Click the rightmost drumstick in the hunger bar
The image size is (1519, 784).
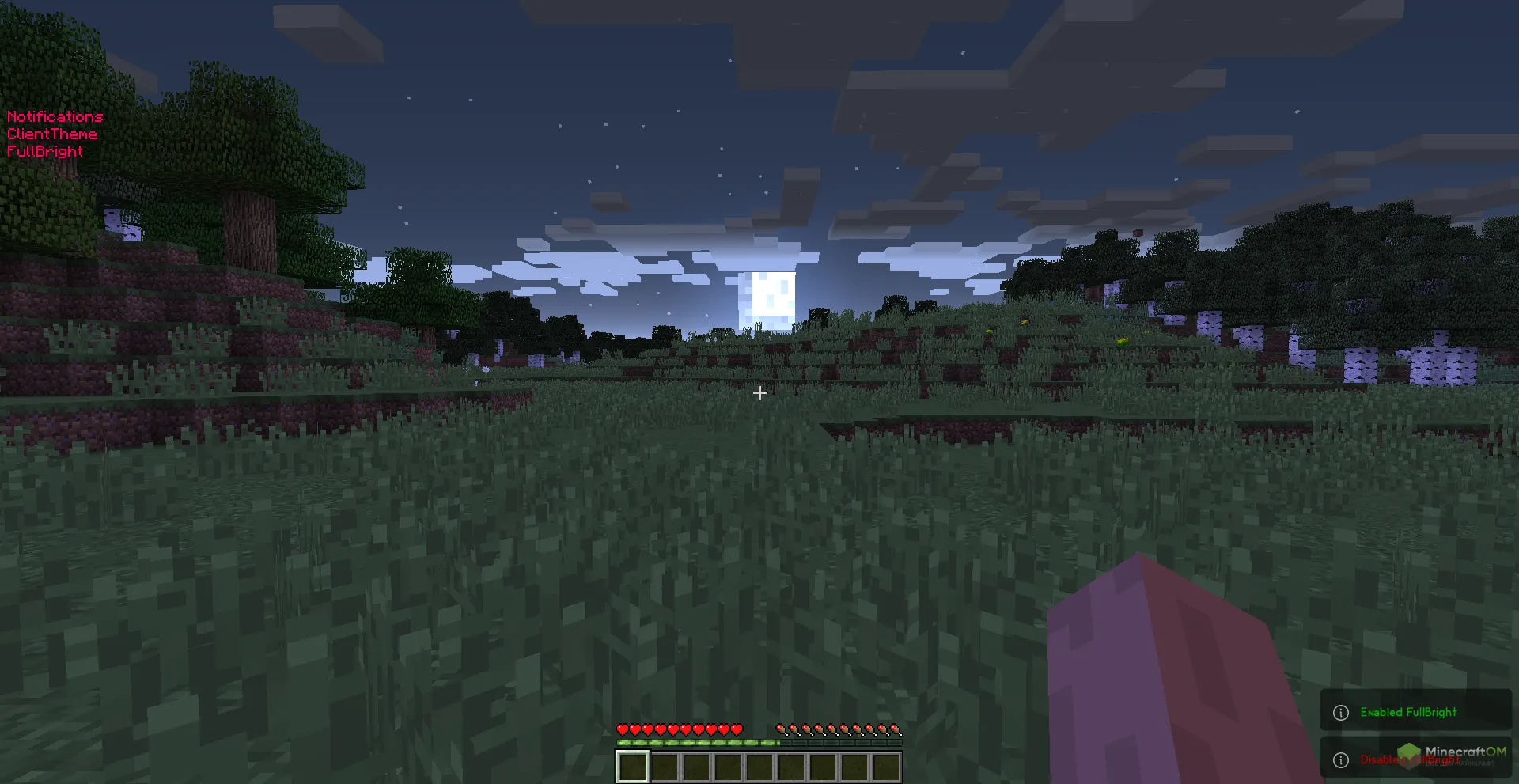click(896, 730)
